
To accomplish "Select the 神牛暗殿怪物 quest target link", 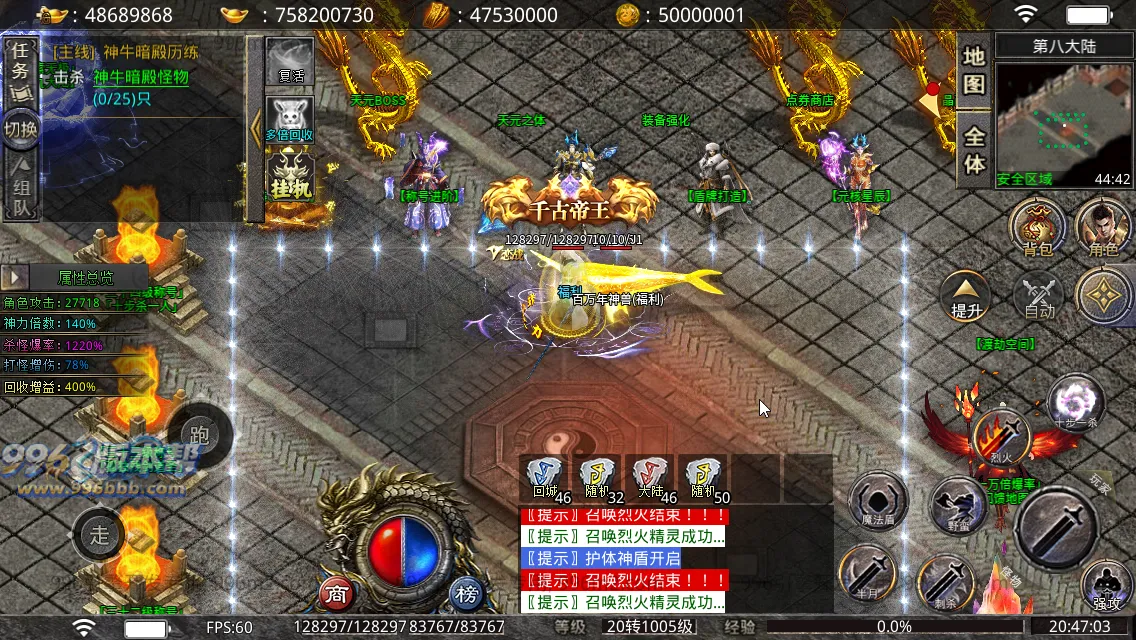I will pyautogui.click(x=141, y=77).
